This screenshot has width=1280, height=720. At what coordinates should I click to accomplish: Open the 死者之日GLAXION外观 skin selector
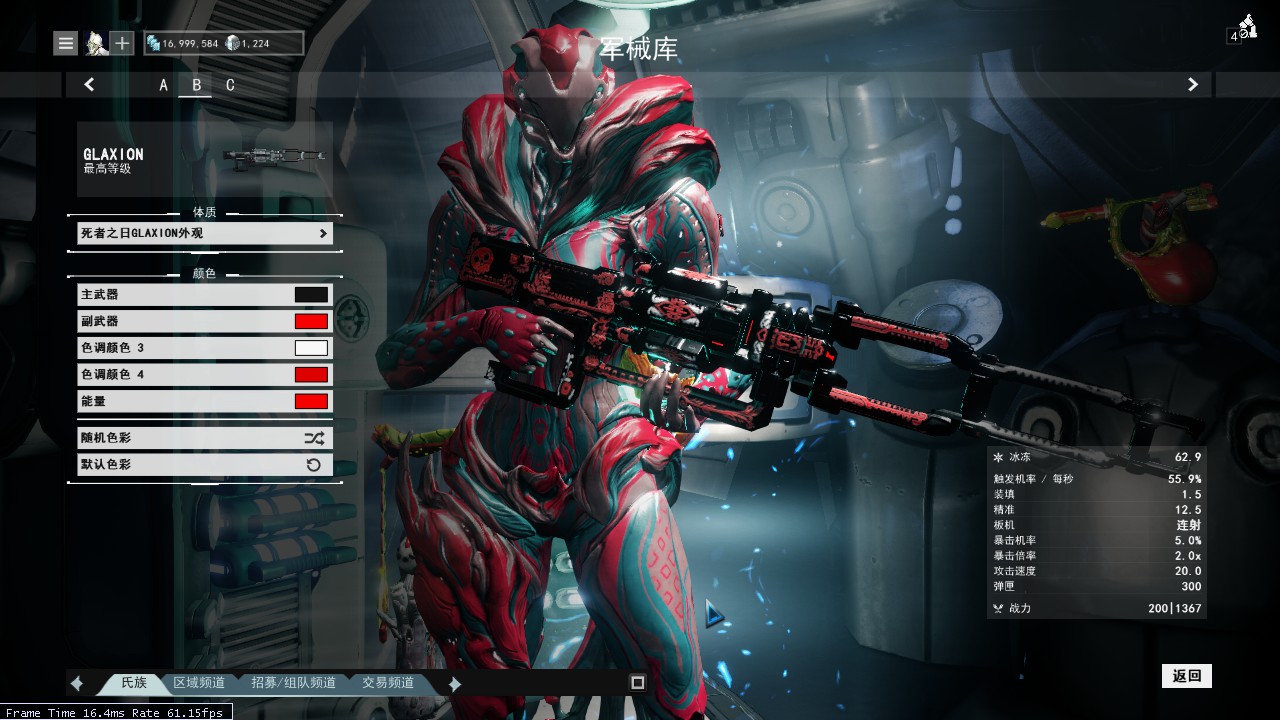click(204, 233)
